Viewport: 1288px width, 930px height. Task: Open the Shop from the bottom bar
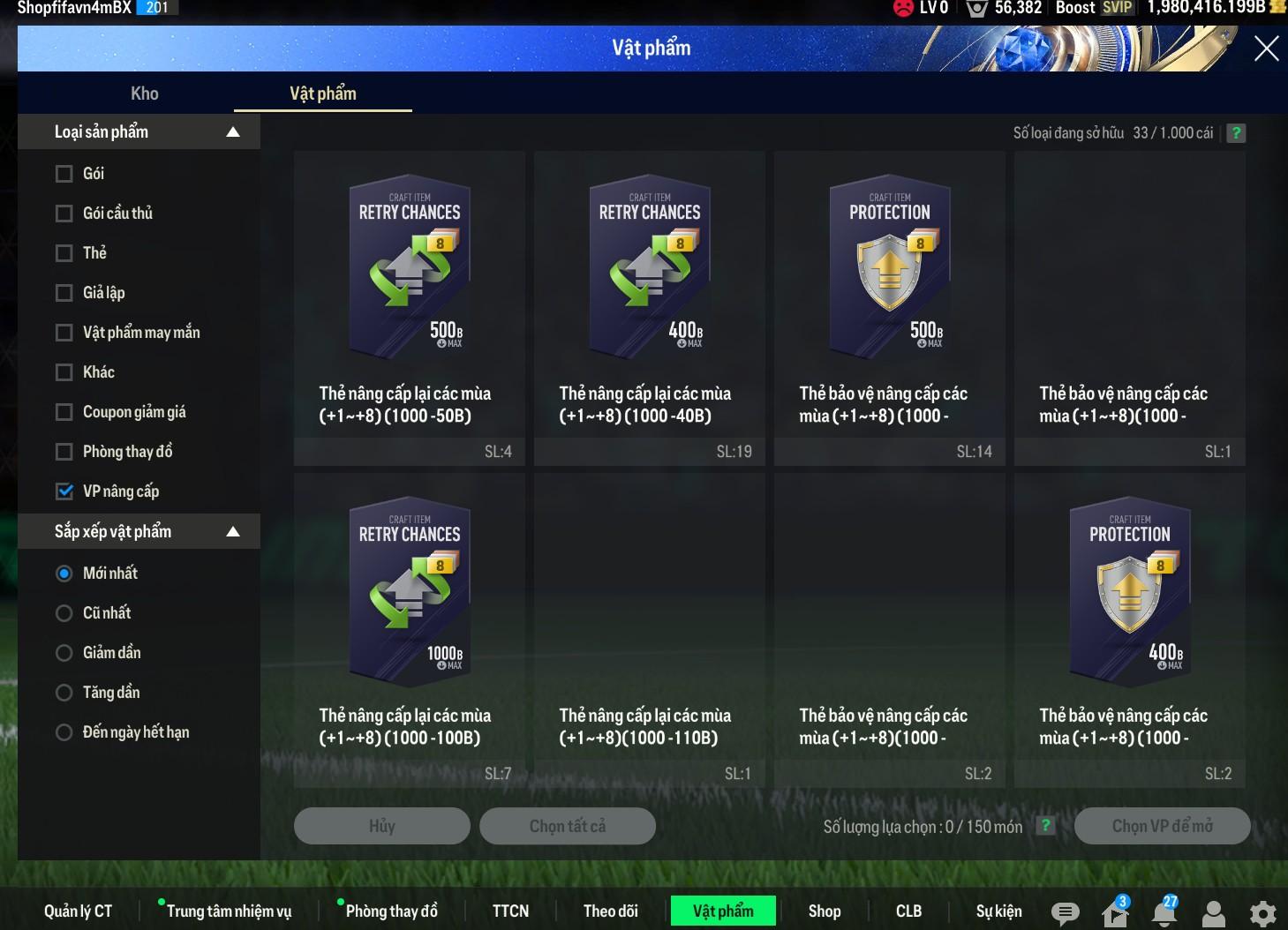tap(824, 911)
